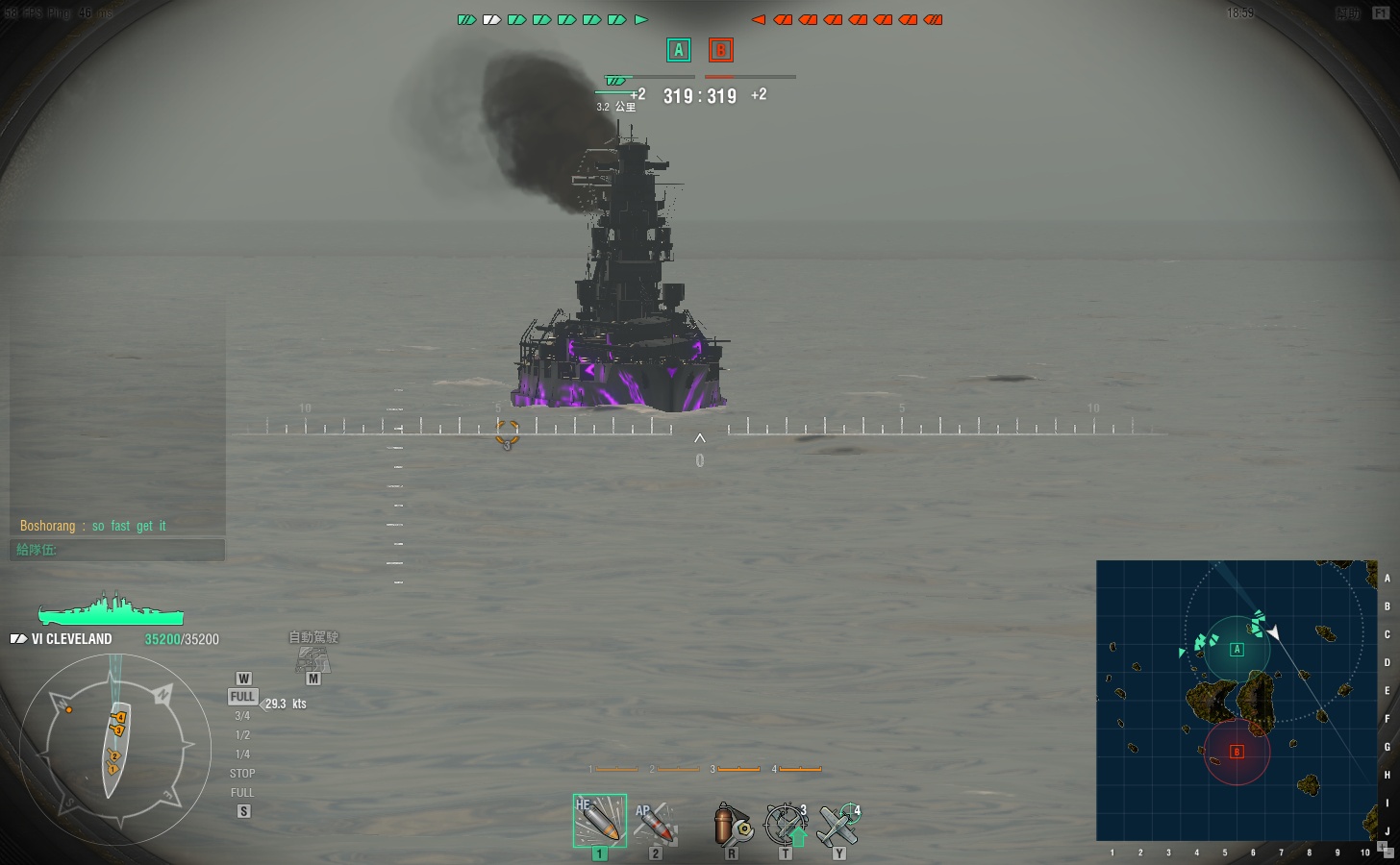Image resolution: width=1400 pixels, height=865 pixels.
Task: Set engine speed to 1/2 ahead
Action: click(x=242, y=735)
